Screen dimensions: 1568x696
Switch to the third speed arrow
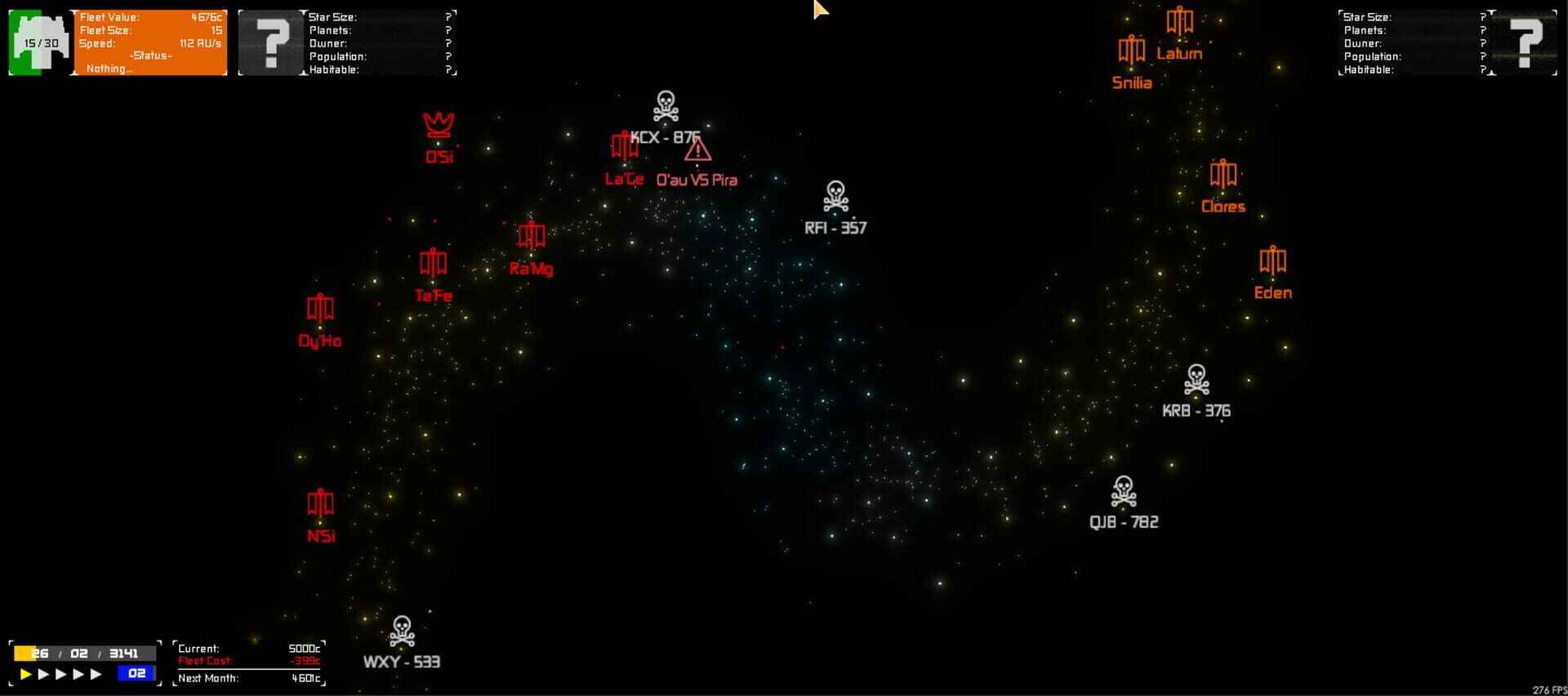click(x=63, y=674)
